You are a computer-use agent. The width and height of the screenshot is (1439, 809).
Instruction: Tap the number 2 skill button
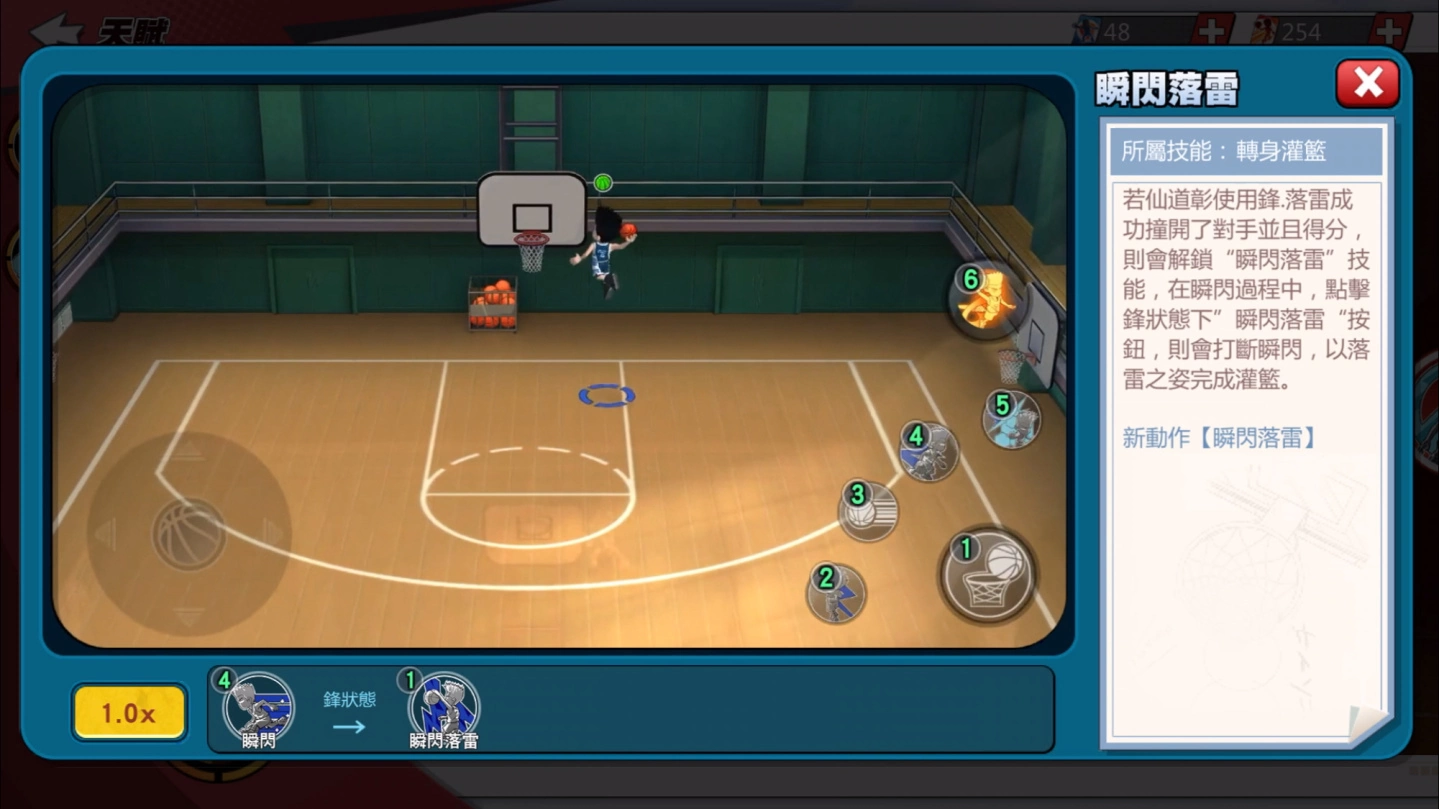tap(836, 593)
